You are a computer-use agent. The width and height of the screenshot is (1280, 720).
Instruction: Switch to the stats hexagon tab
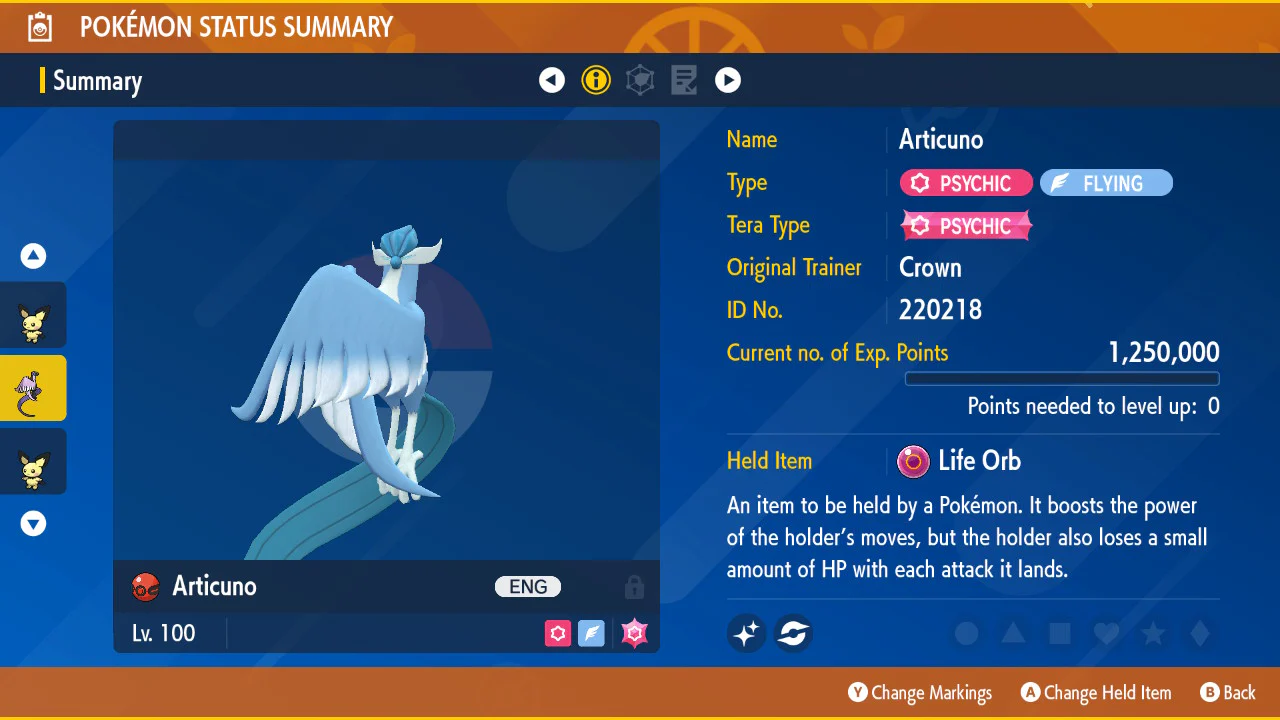pos(640,80)
